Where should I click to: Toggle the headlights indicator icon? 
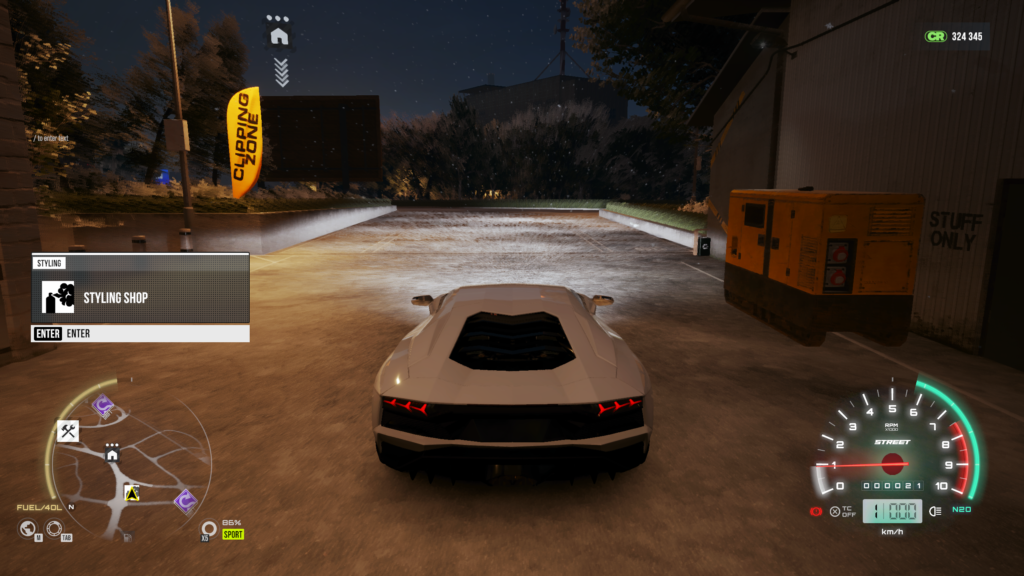click(x=934, y=511)
